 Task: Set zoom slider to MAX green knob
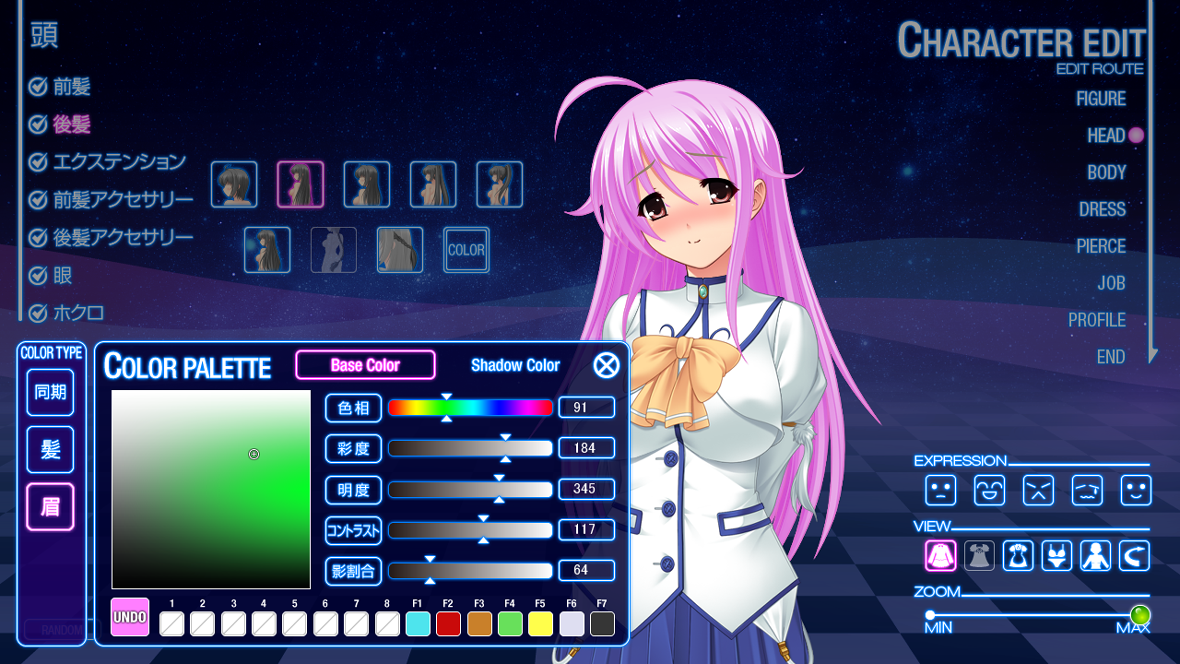1139,614
